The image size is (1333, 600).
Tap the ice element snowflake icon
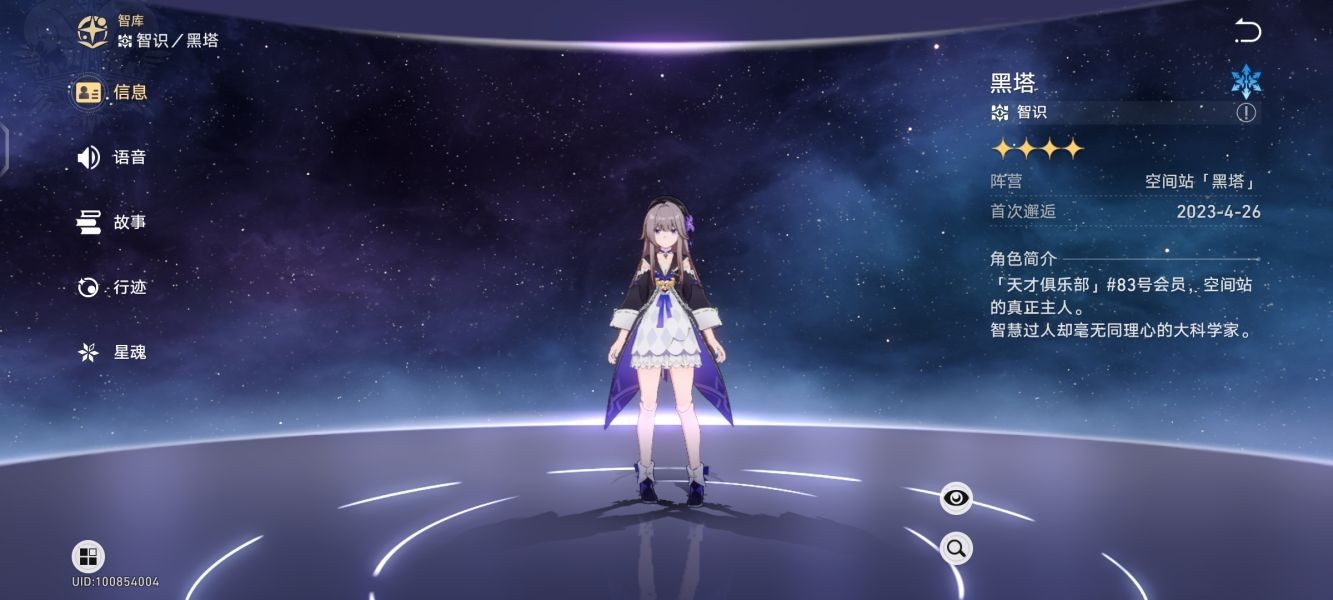point(1246,82)
